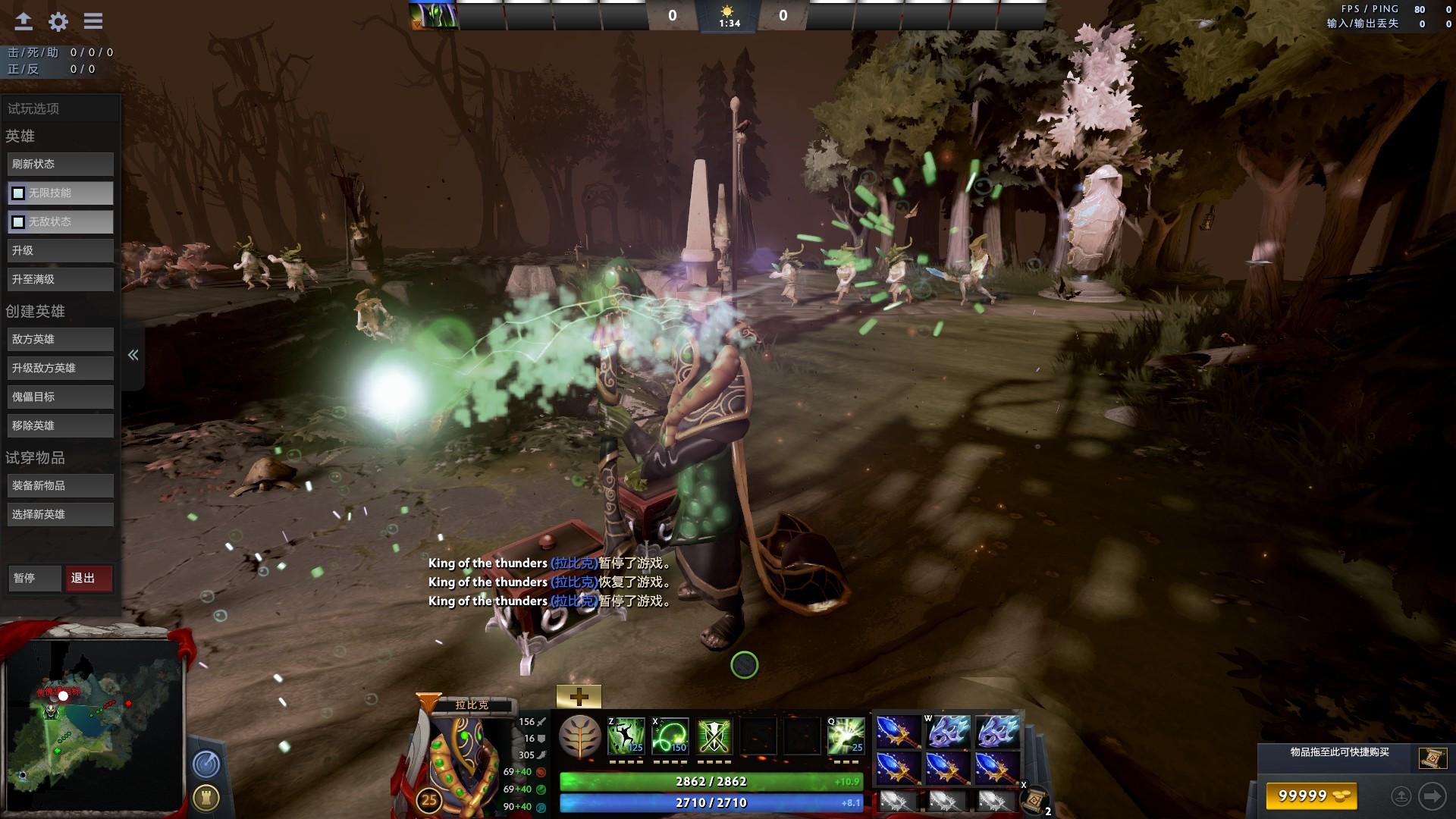Click the 升级 level up button

point(61,250)
